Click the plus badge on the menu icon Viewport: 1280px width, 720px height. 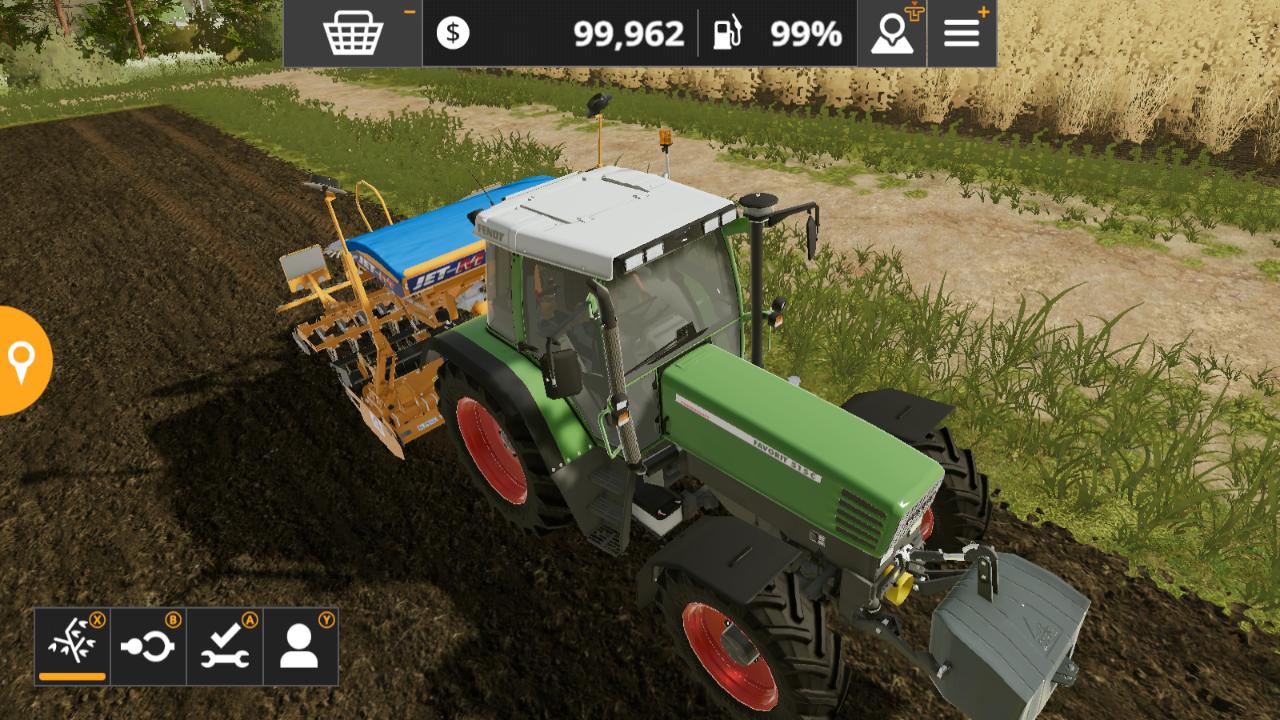tap(985, 10)
